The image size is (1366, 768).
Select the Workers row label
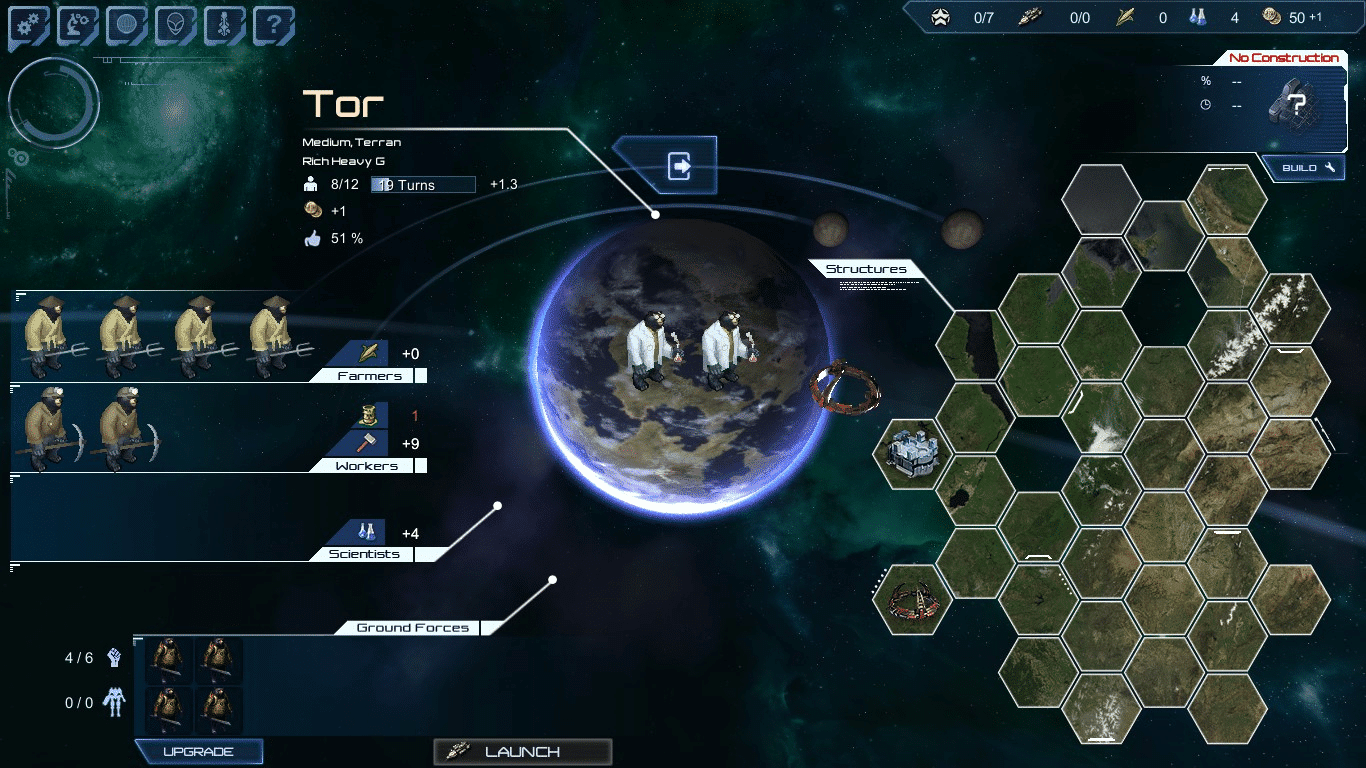click(366, 466)
